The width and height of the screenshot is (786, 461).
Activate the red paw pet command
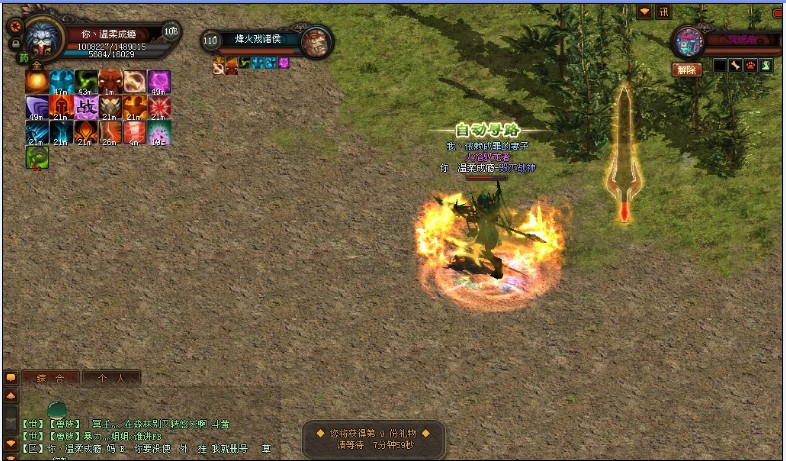[x=750, y=66]
